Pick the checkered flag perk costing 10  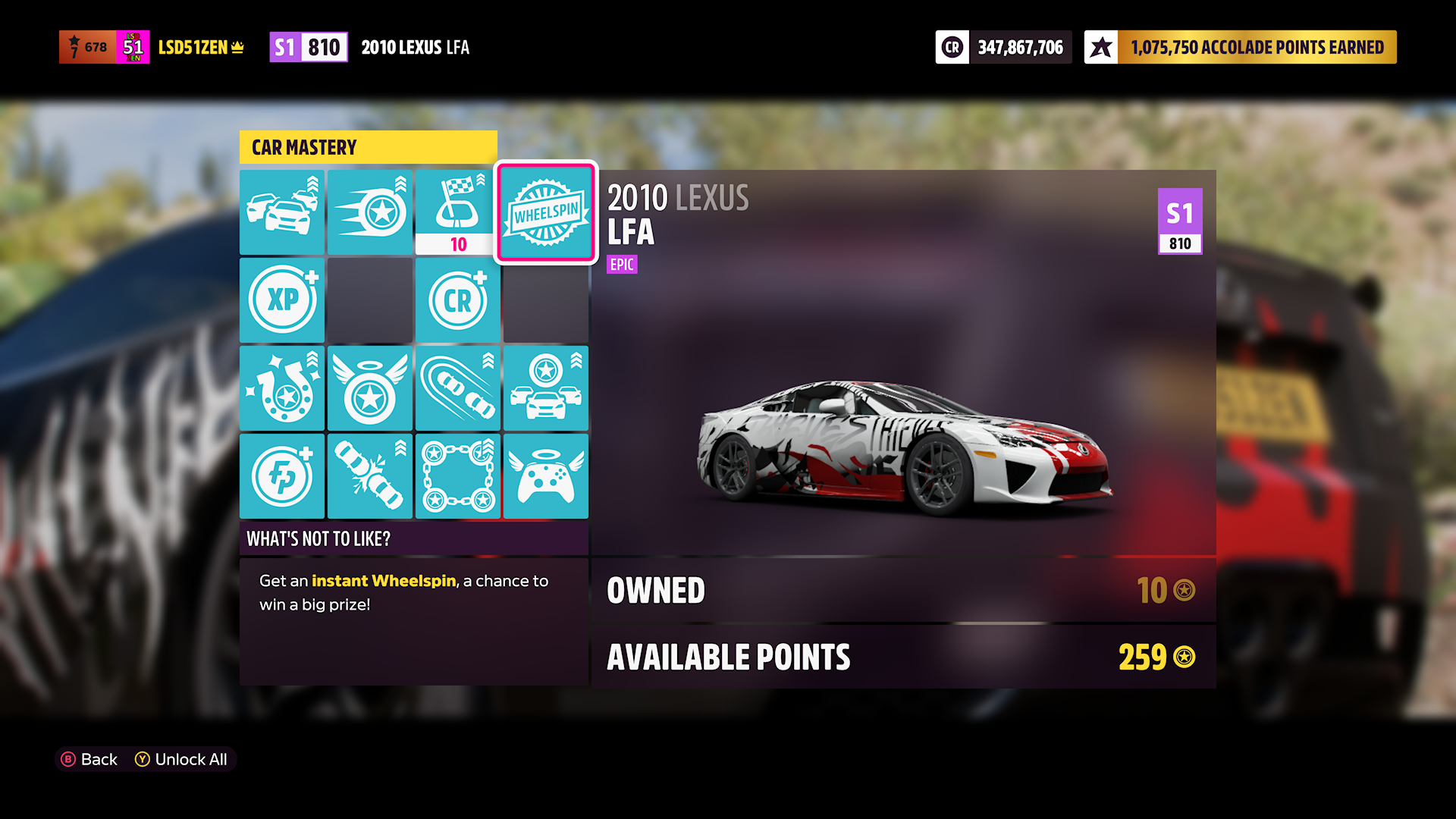click(457, 212)
